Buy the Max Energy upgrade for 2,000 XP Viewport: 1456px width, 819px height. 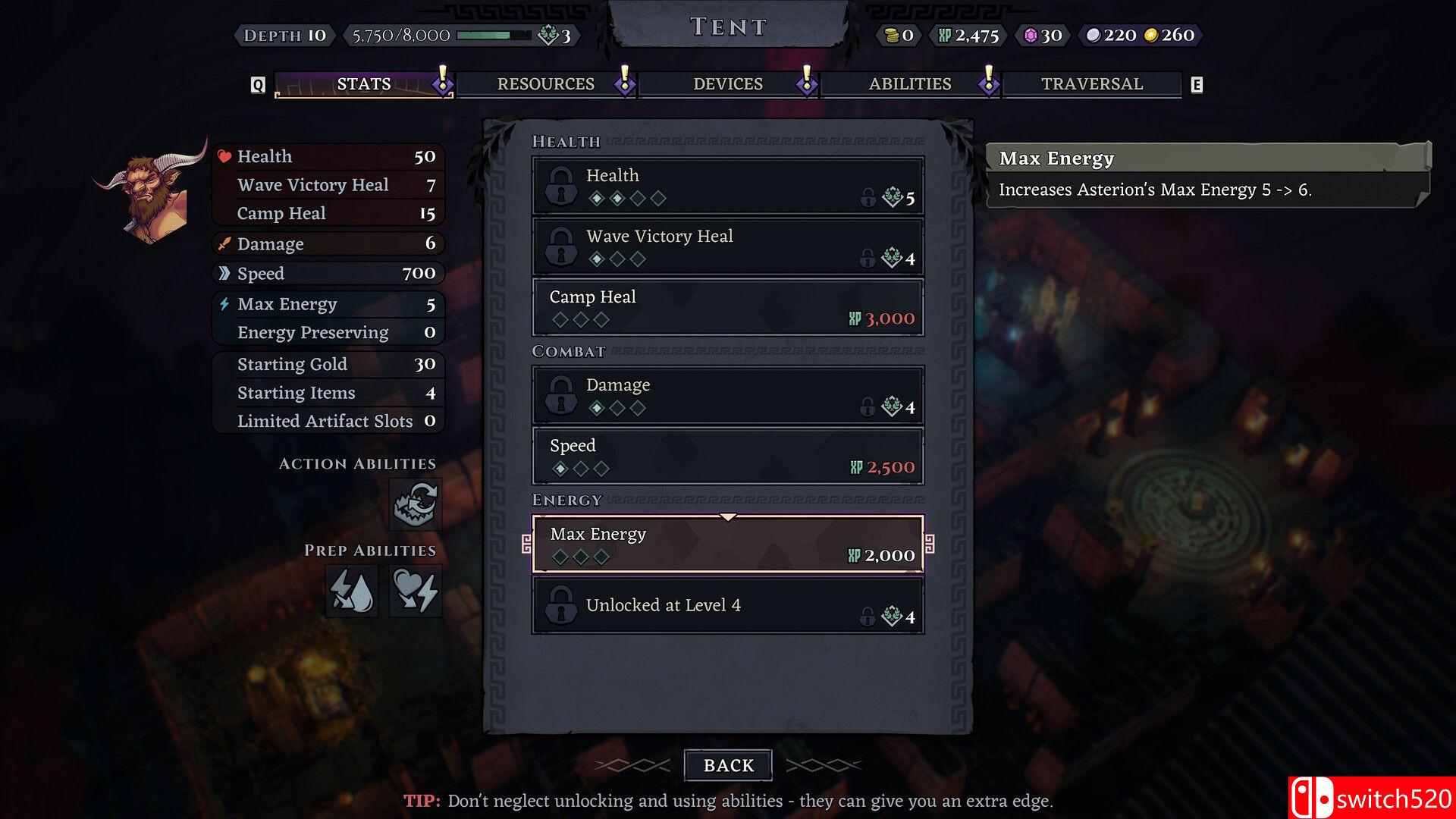pos(727,544)
